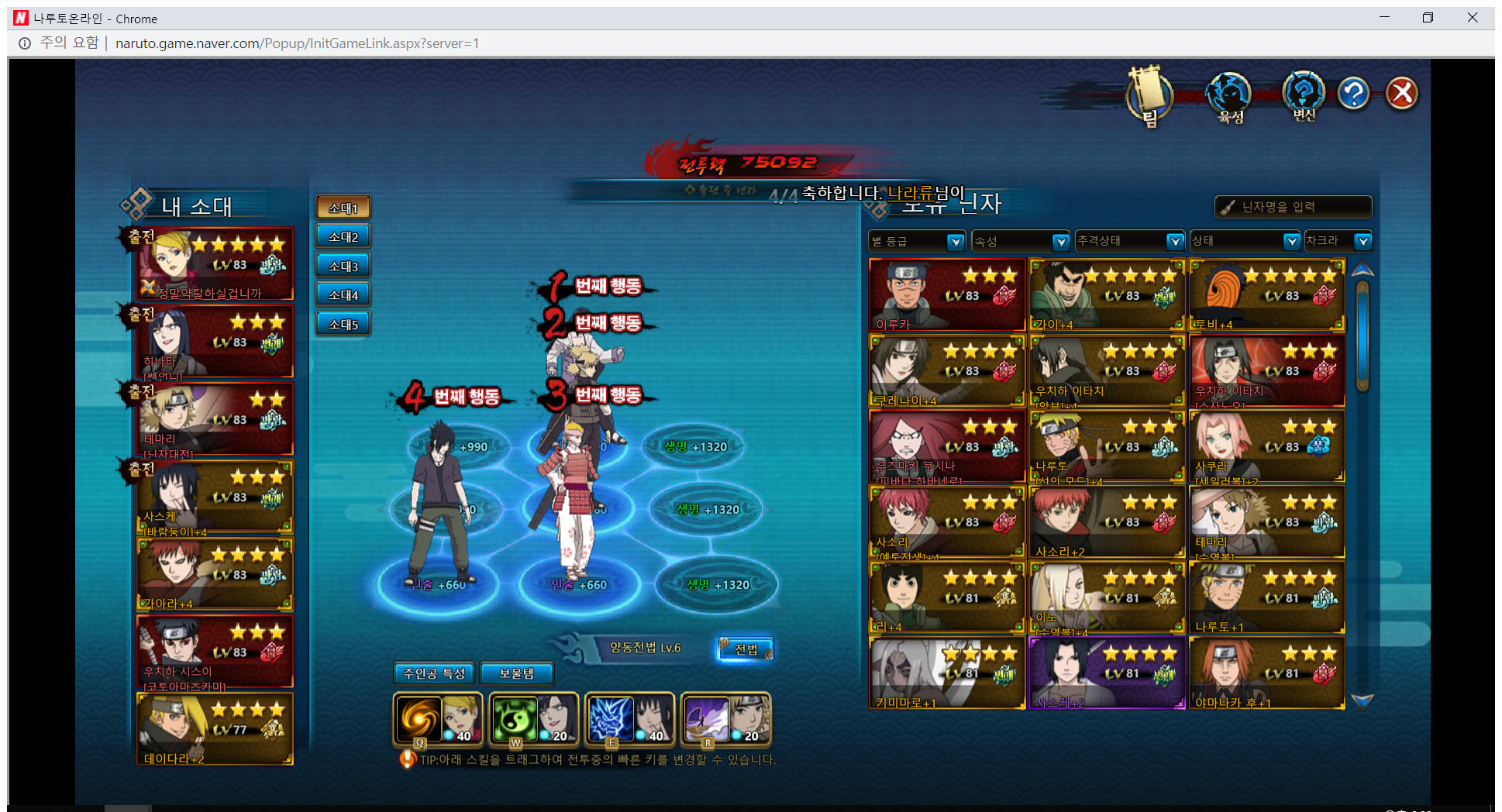Select 데이다라+2 in my squad list
The image size is (1502, 812).
point(215,728)
